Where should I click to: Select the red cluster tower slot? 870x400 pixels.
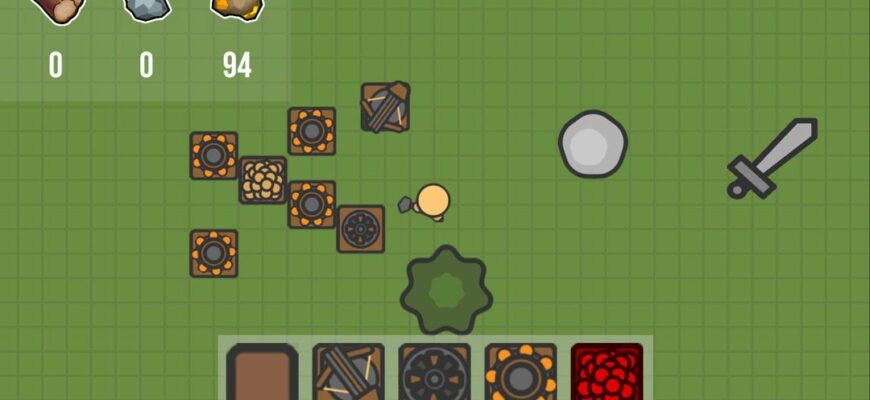tap(606, 373)
